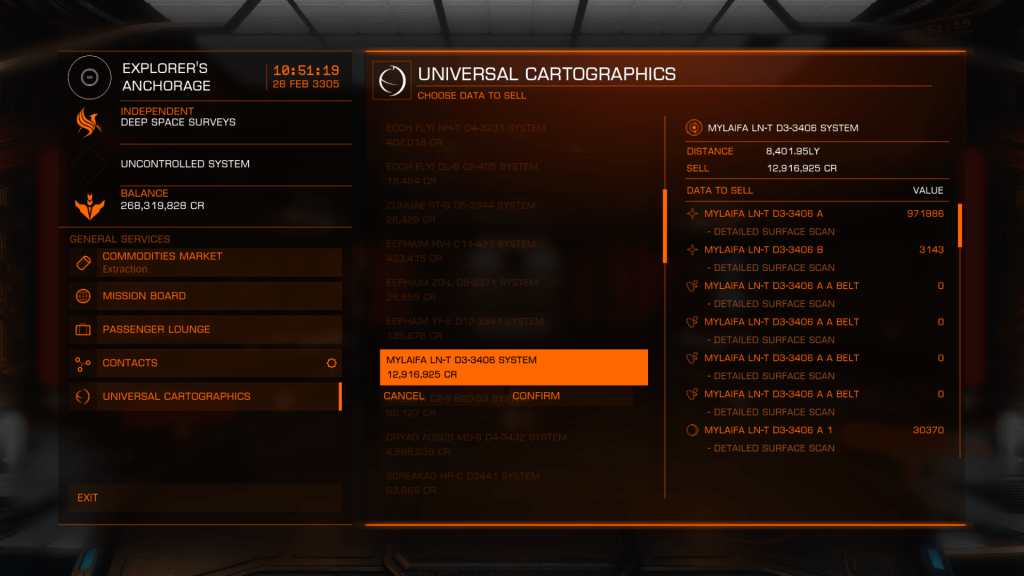Viewport: 1024px width, 576px height.
Task: Confirm selling Mylaifa system data
Action: pos(536,397)
